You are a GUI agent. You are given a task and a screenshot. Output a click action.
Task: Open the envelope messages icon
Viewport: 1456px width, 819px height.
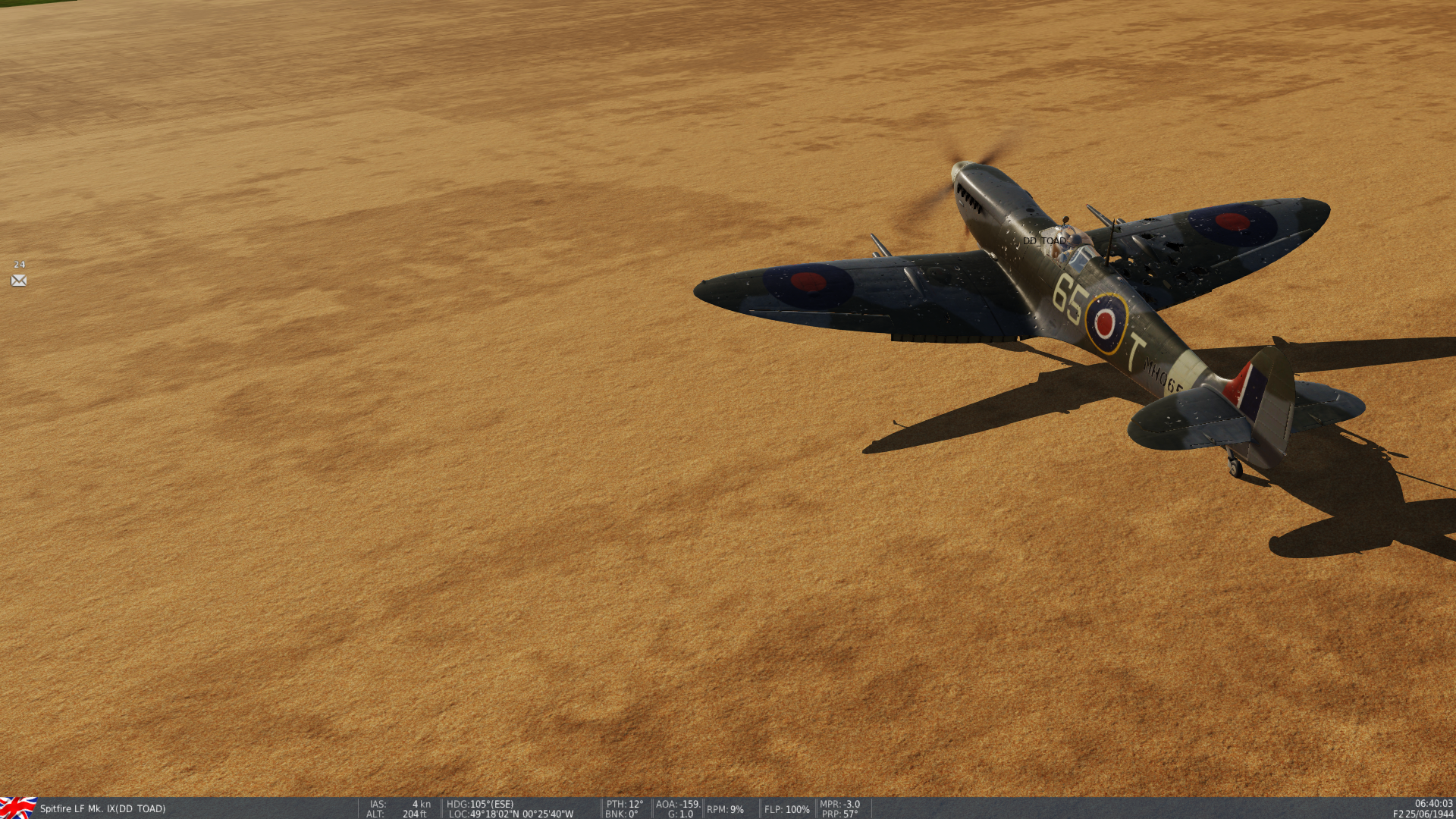(x=19, y=281)
